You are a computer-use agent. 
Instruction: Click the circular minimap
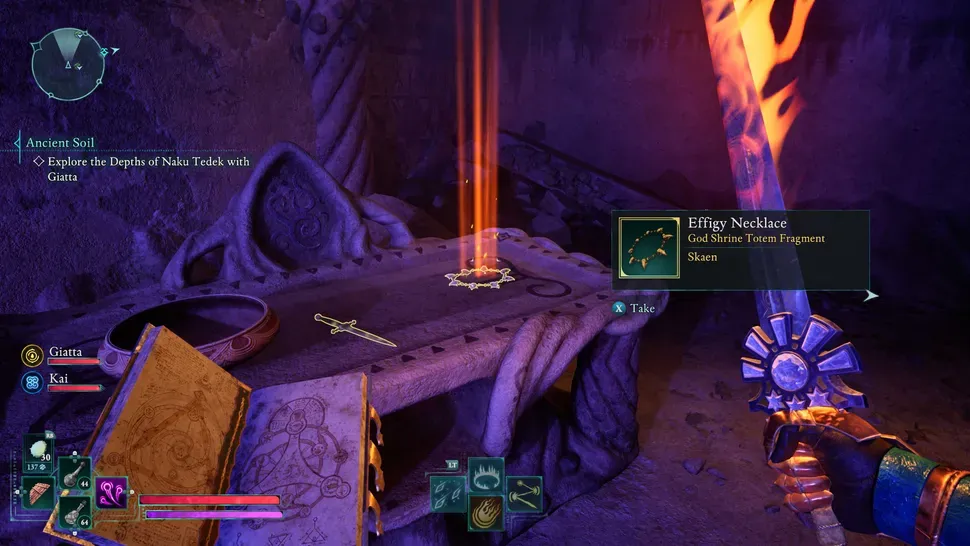(x=68, y=66)
